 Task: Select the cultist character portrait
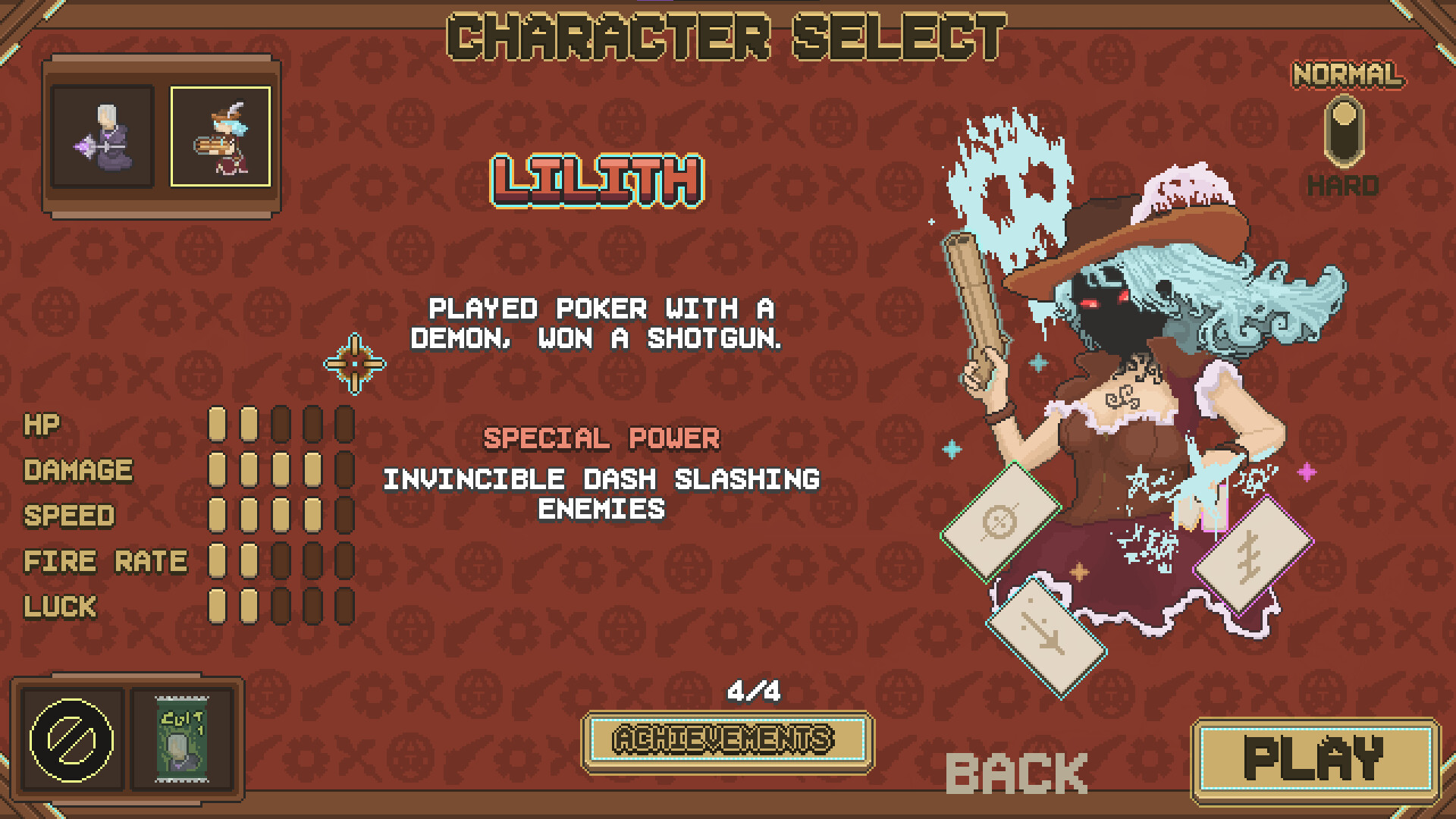[104, 135]
